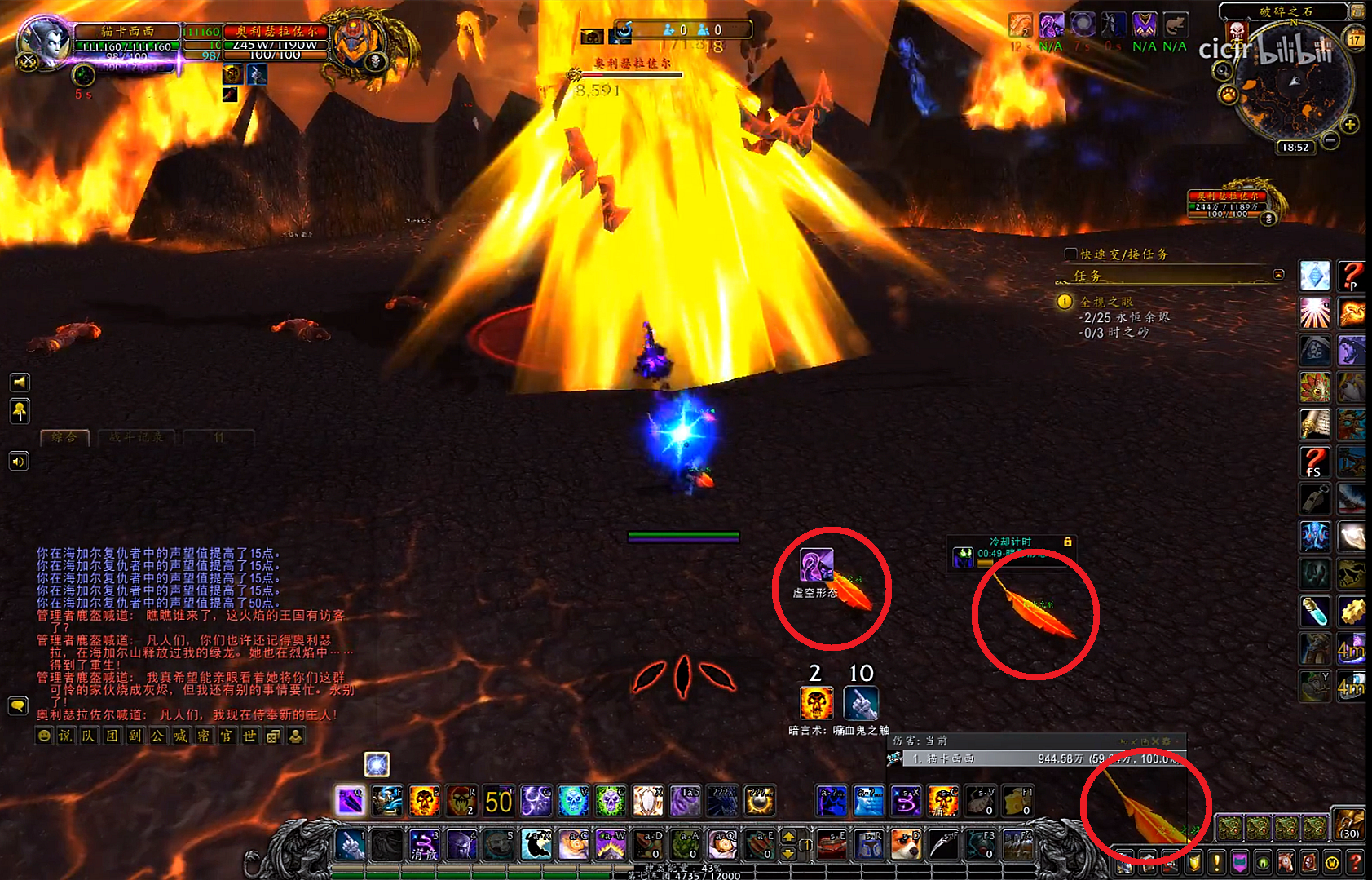The image size is (1372, 880).
Task: Zoom in the minimap with plus button
Action: [1350, 125]
